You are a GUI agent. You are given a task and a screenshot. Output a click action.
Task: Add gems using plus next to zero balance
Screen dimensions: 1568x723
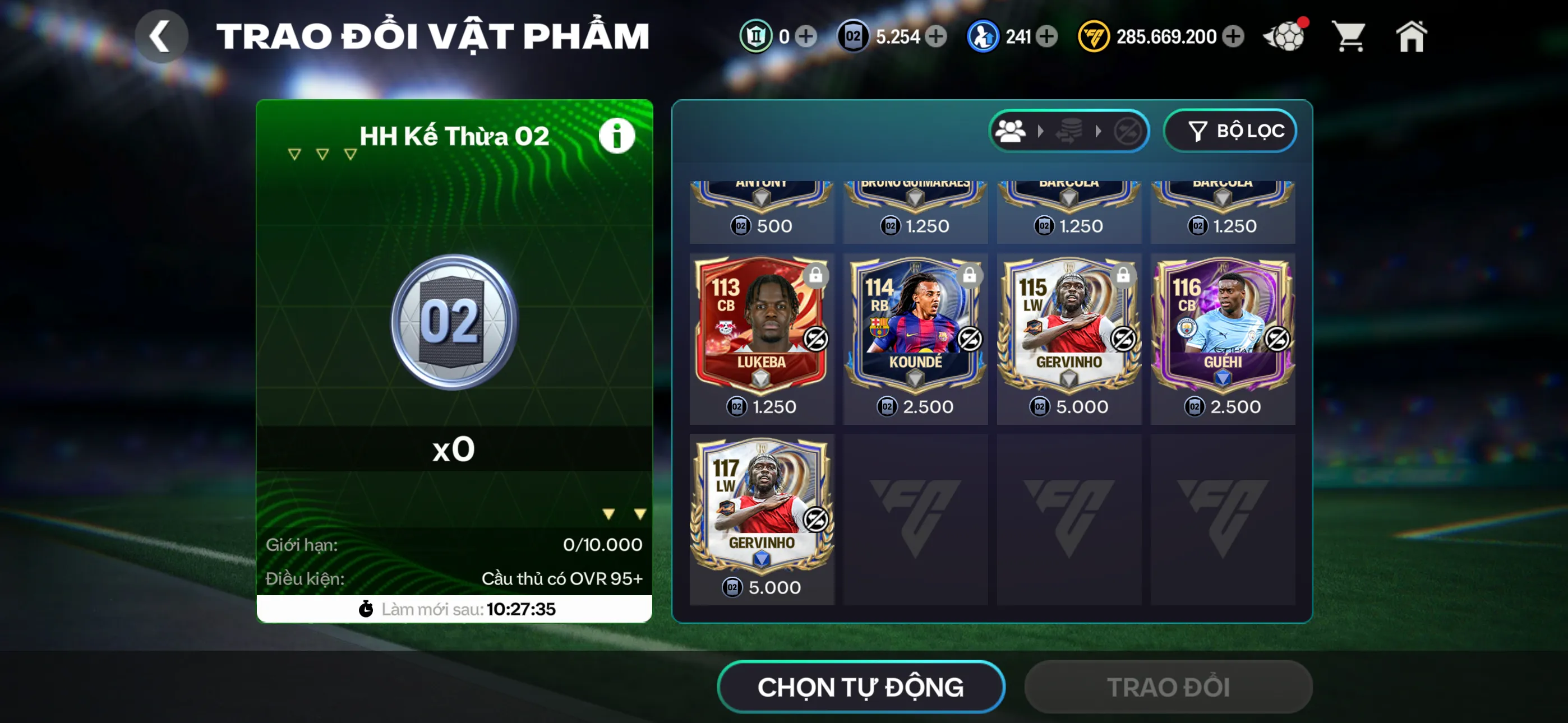click(808, 38)
